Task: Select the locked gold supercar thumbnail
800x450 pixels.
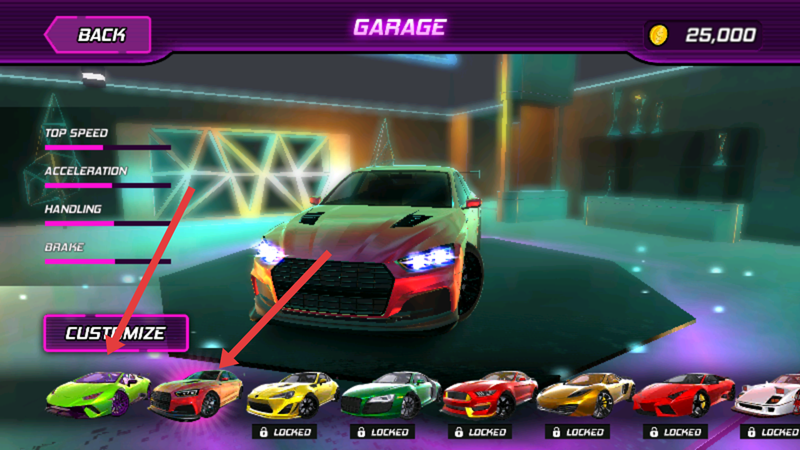Action: pyautogui.click(x=584, y=393)
